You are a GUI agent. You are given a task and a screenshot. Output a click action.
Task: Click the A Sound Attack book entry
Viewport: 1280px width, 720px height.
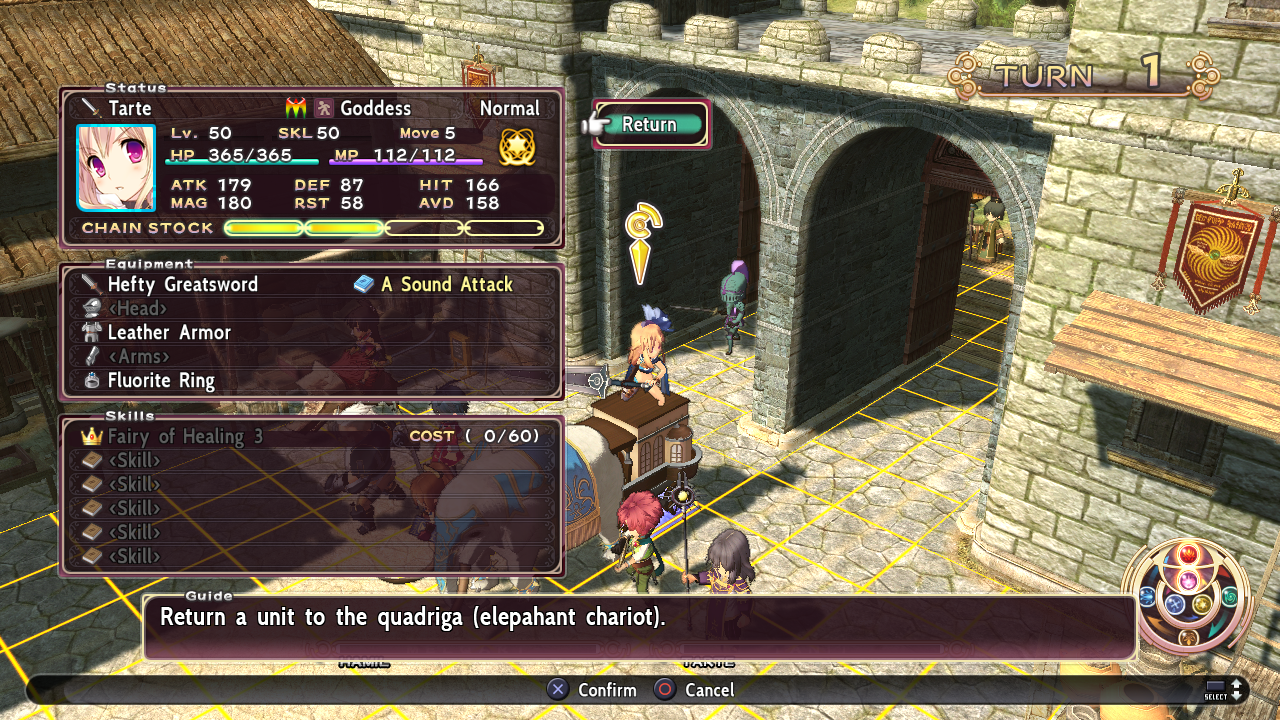point(445,285)
